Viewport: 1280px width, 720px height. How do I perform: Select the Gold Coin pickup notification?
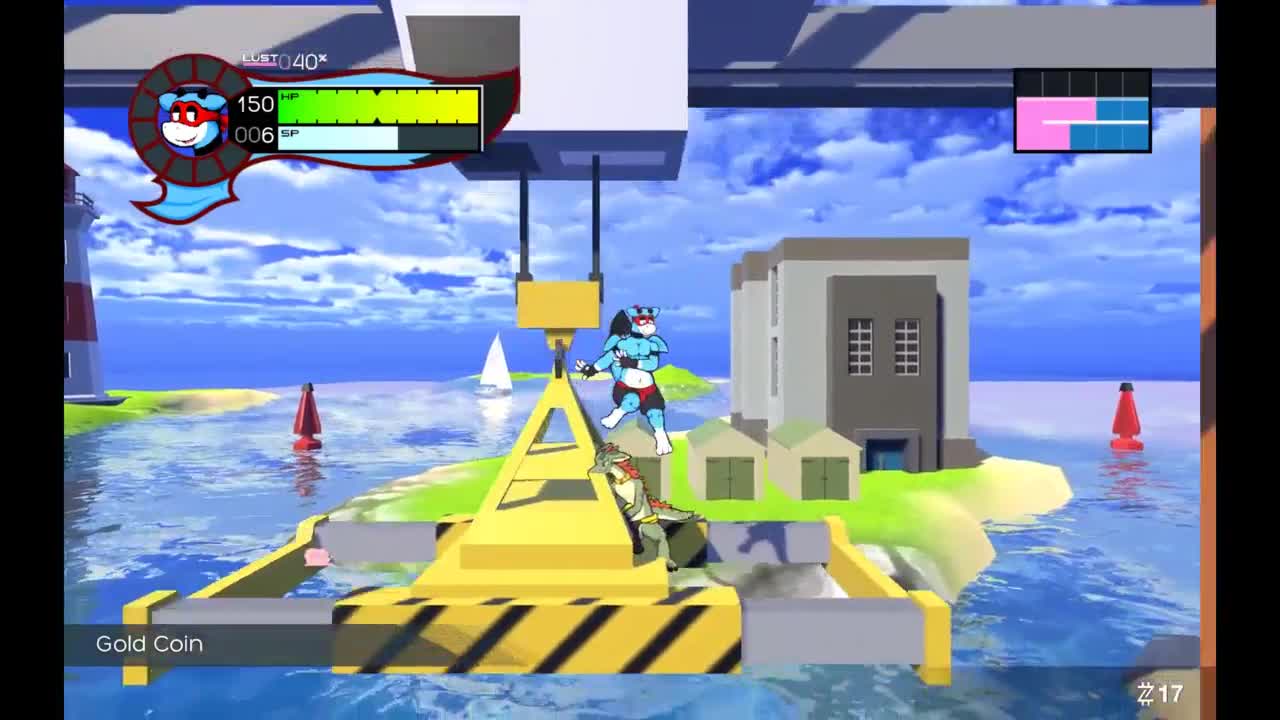150,644
